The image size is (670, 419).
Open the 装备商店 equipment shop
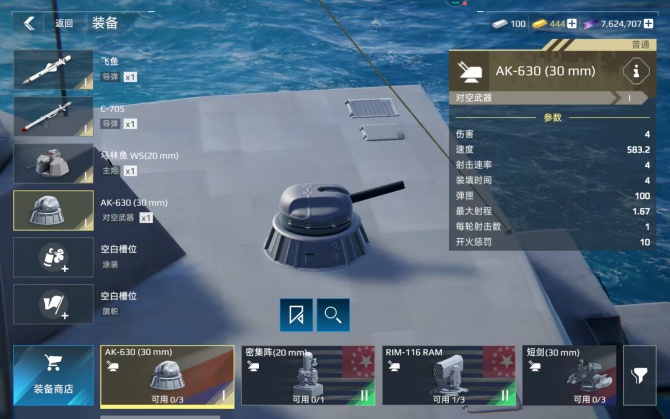pos(53,374)
